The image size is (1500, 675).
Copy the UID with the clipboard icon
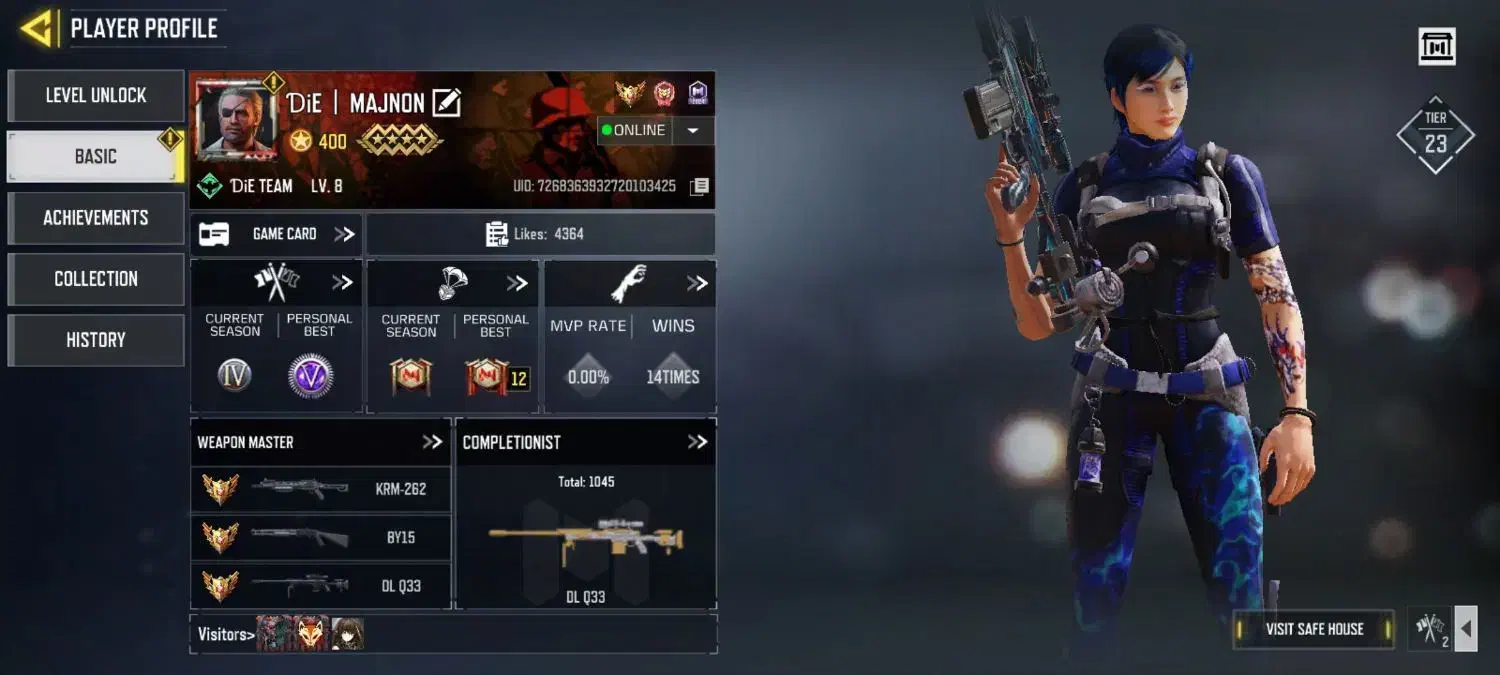point(700,186)
